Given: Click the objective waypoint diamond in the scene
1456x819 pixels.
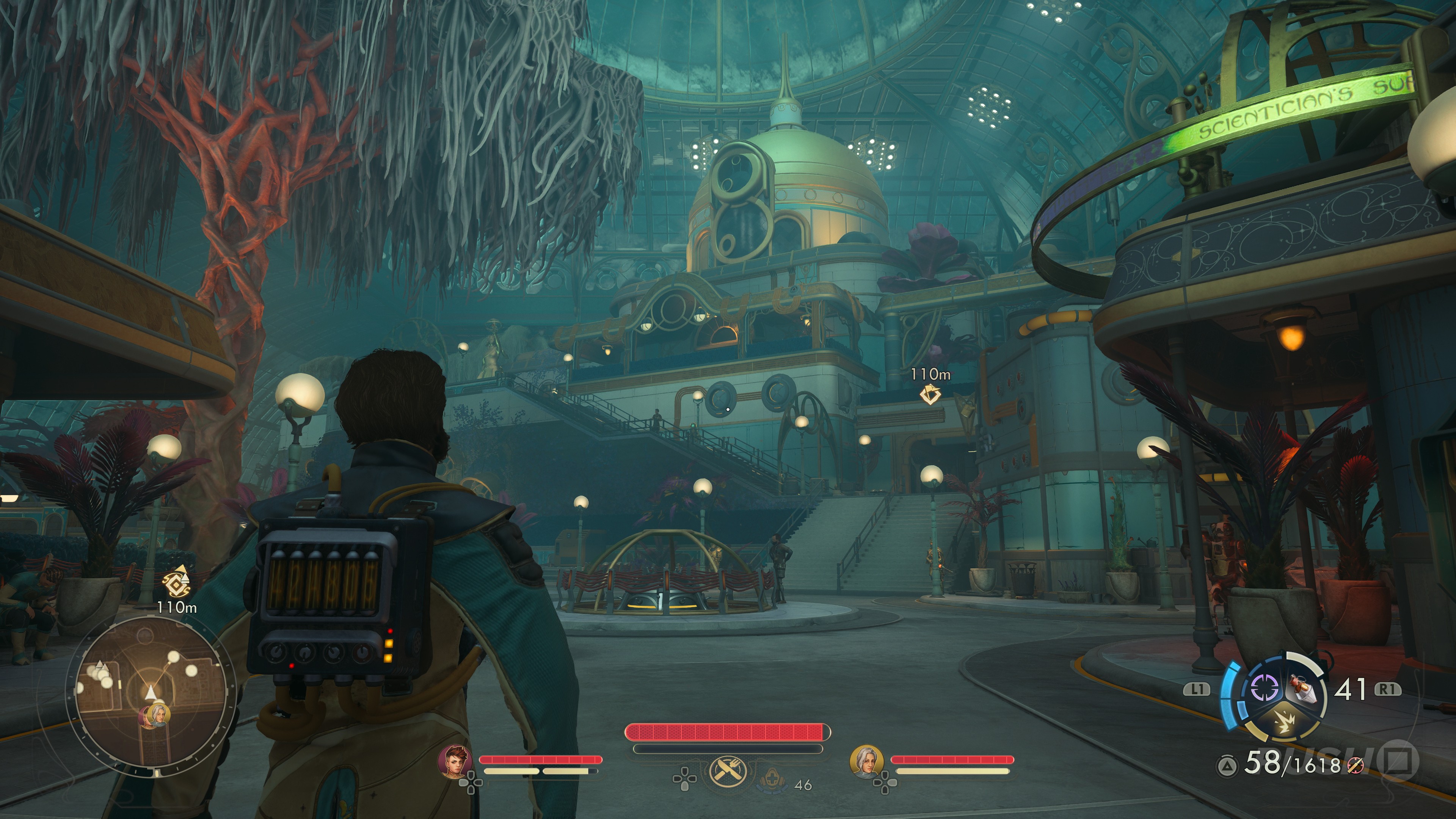Looking at the screenshot, I should point(930,394).
